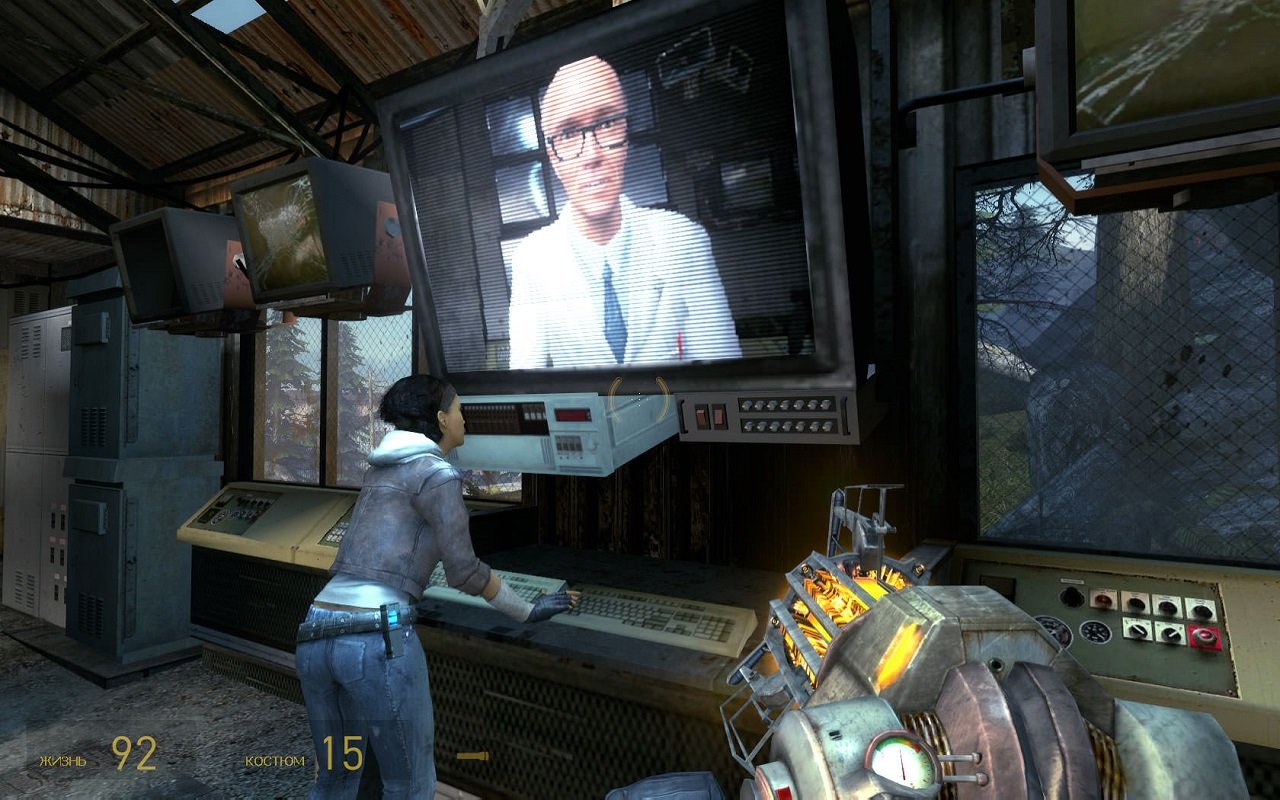
Task: Flip the orange rocker switch beside the breakers
Action: [720, 415]
